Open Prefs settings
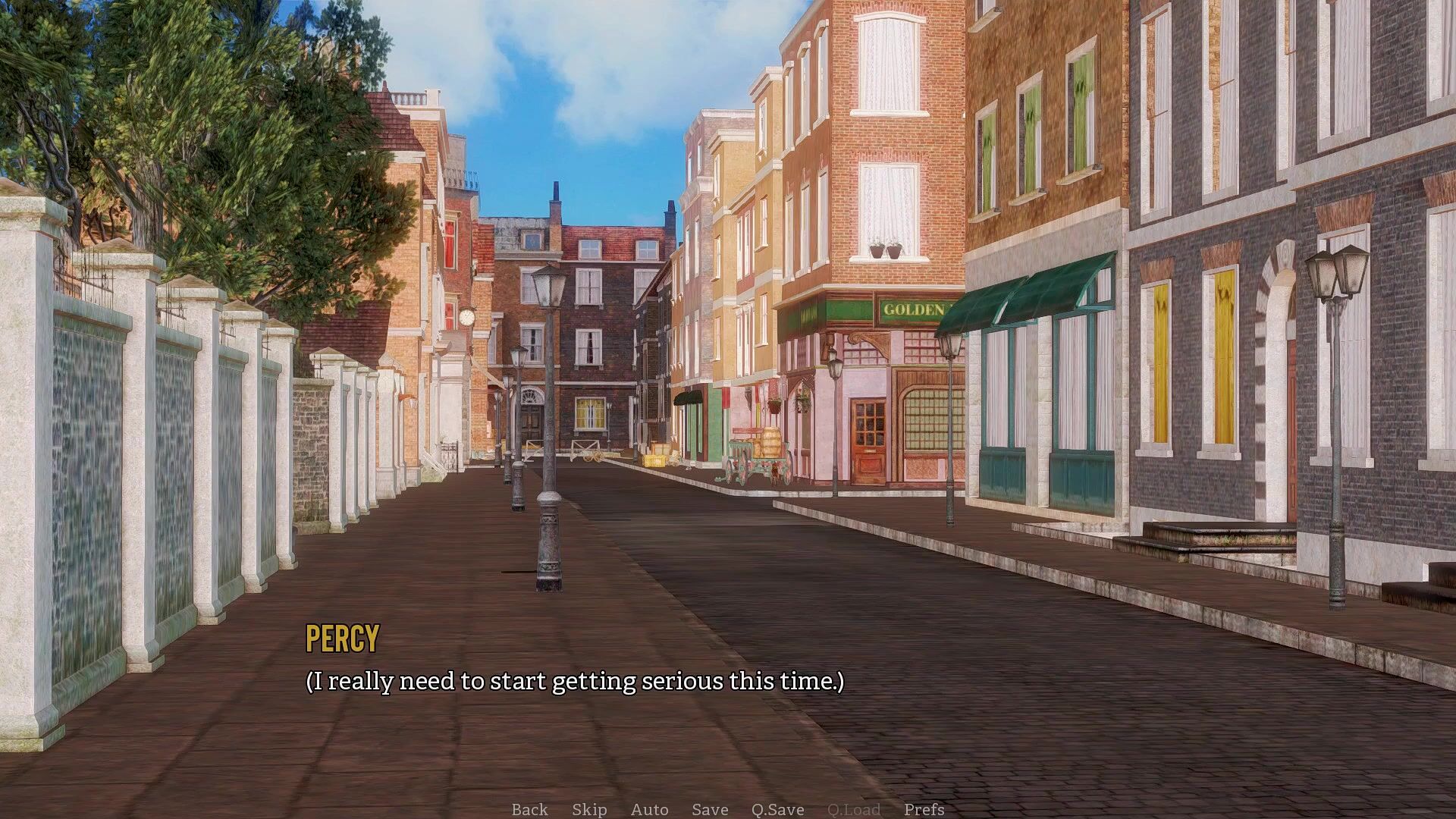The height and width of the screenshot is (819, 1456). click(x=924, y=809)
